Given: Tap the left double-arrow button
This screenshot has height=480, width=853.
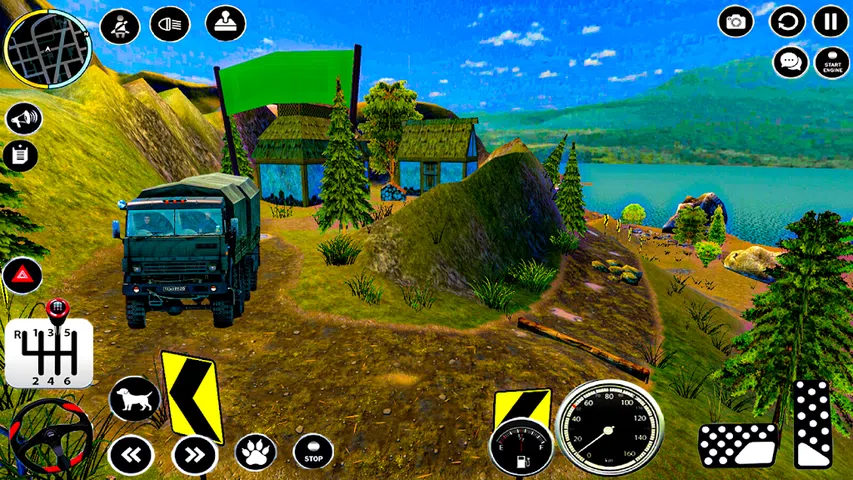Looking at the screenshot, I should [x=131, y=455].
